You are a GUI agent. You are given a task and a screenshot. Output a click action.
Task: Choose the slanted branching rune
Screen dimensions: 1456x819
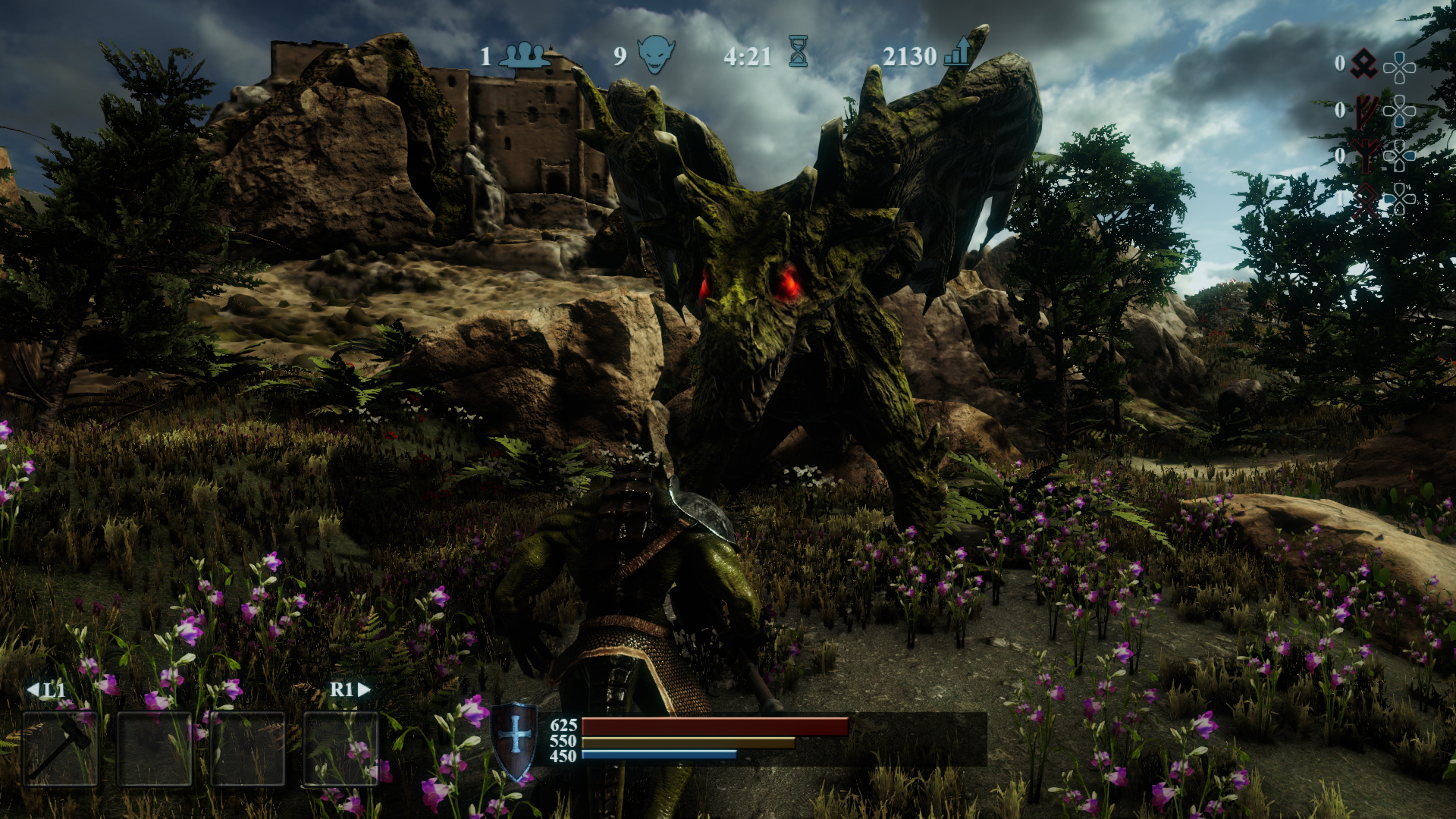coord(1366,111)
